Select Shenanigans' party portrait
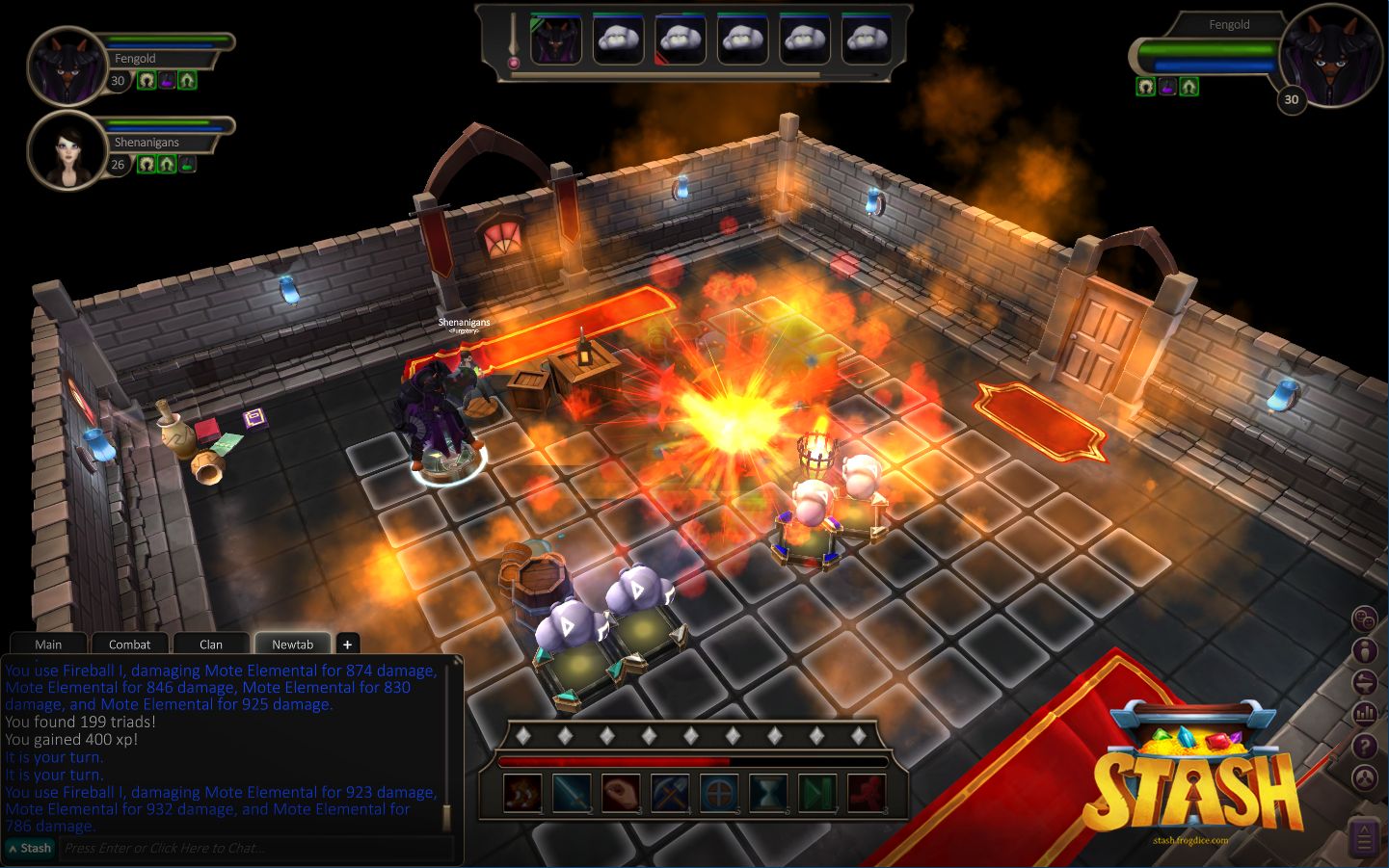 [66, 150]
